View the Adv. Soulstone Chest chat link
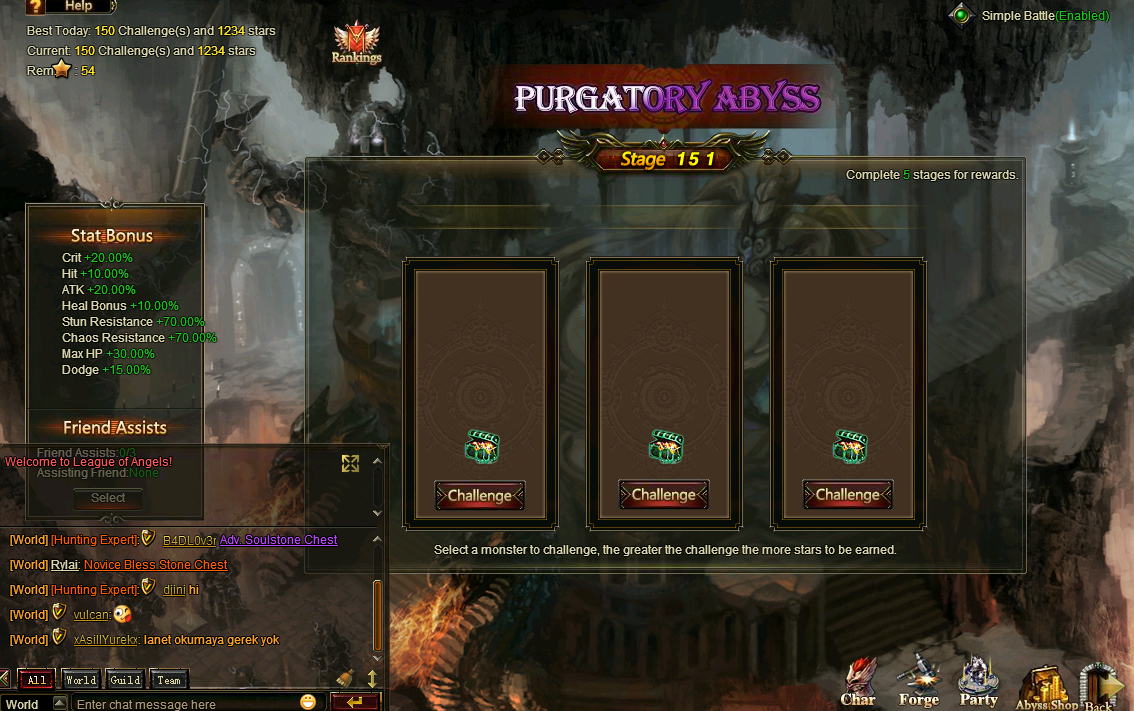 278,540
